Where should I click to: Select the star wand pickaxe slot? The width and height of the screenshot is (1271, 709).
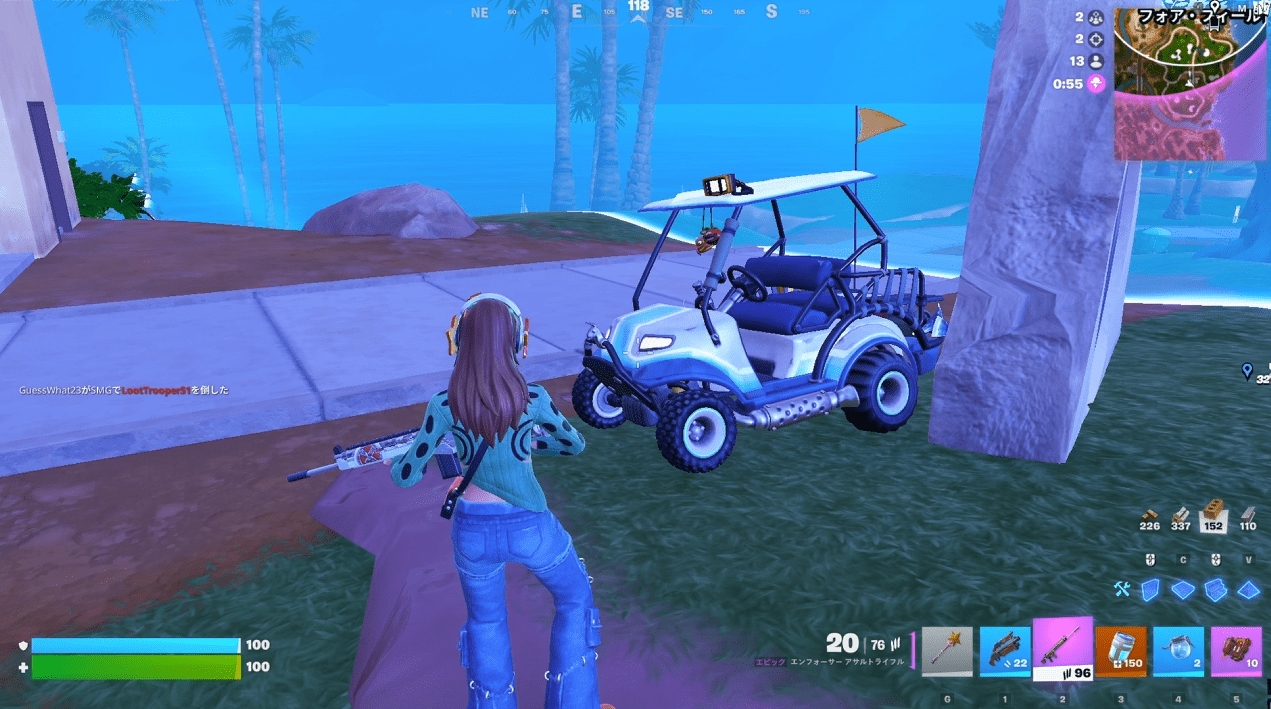click(x=946, y=652)
